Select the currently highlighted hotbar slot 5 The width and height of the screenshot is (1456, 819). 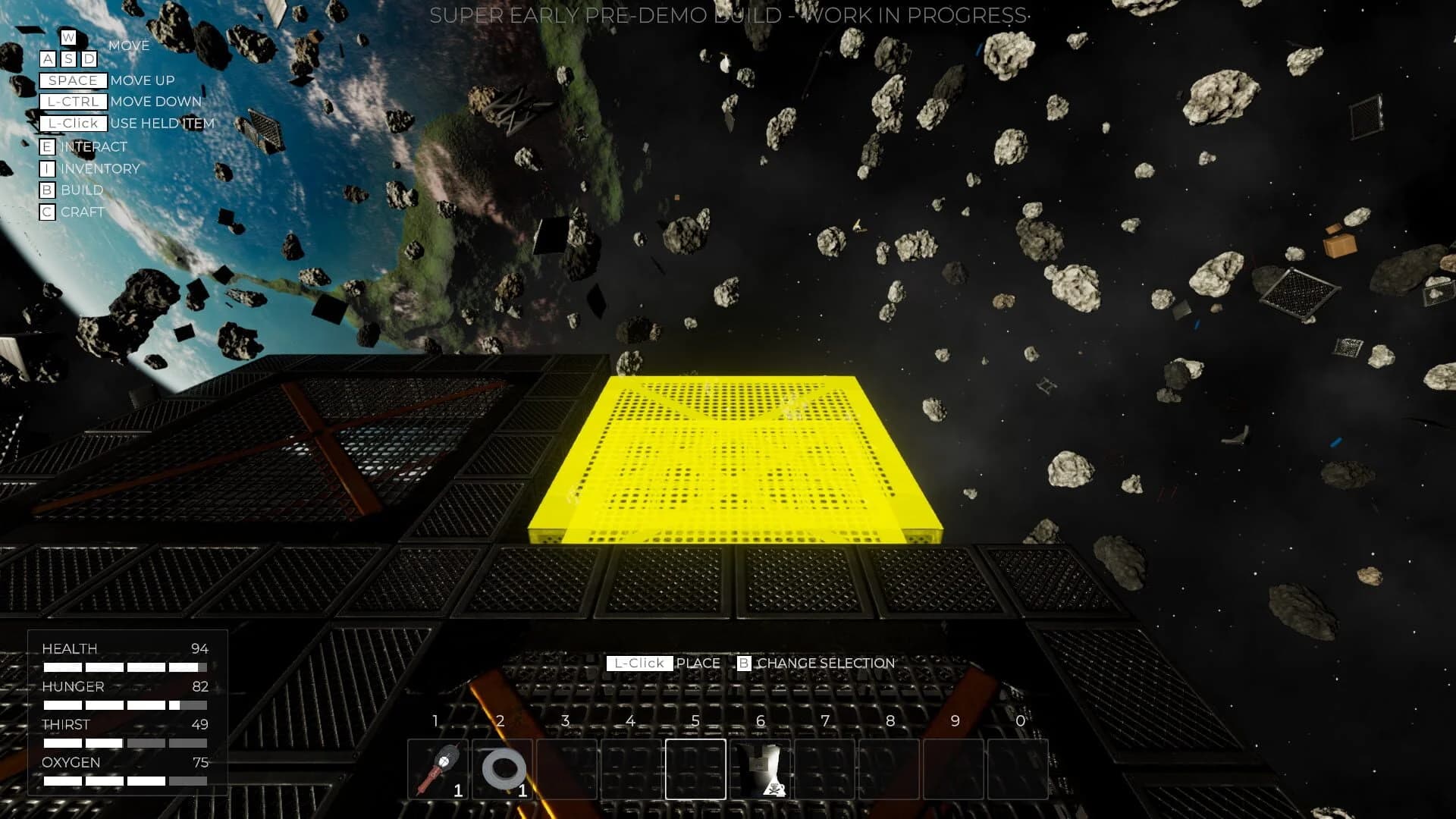click(x=695, y=770)
